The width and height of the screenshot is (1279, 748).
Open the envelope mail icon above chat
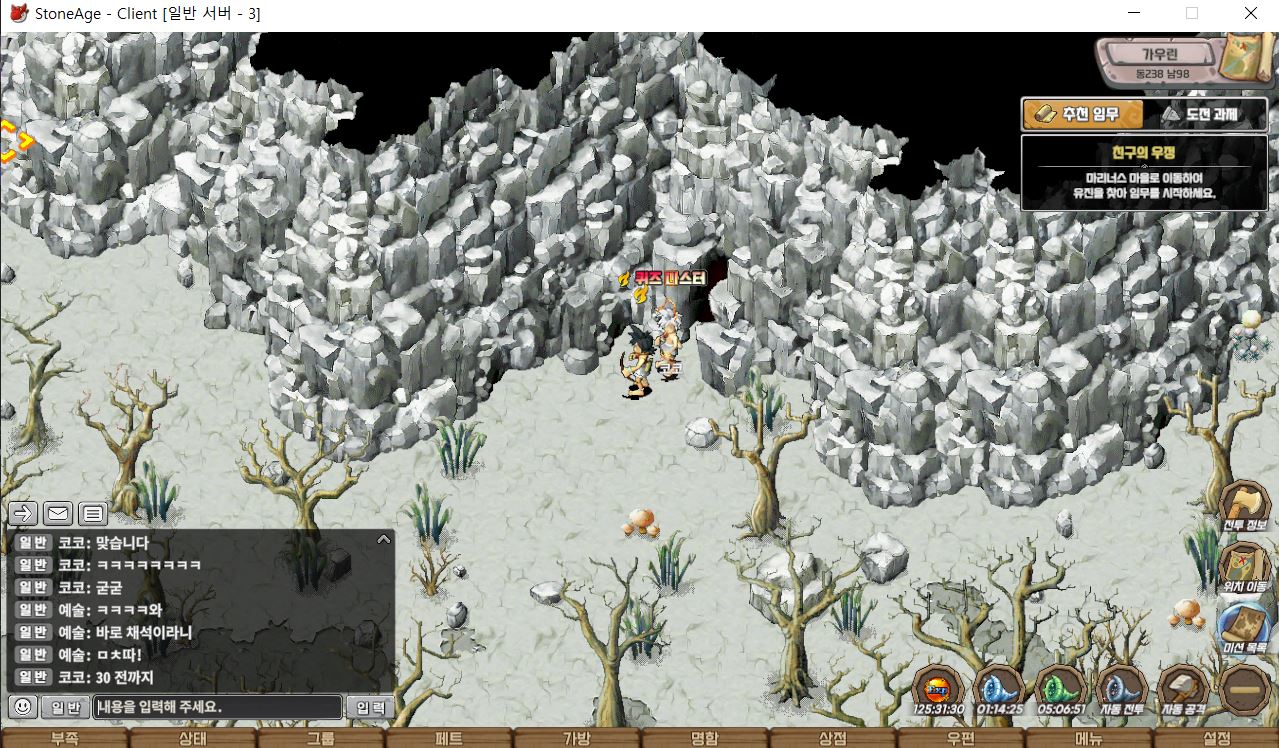pos(58,514)
